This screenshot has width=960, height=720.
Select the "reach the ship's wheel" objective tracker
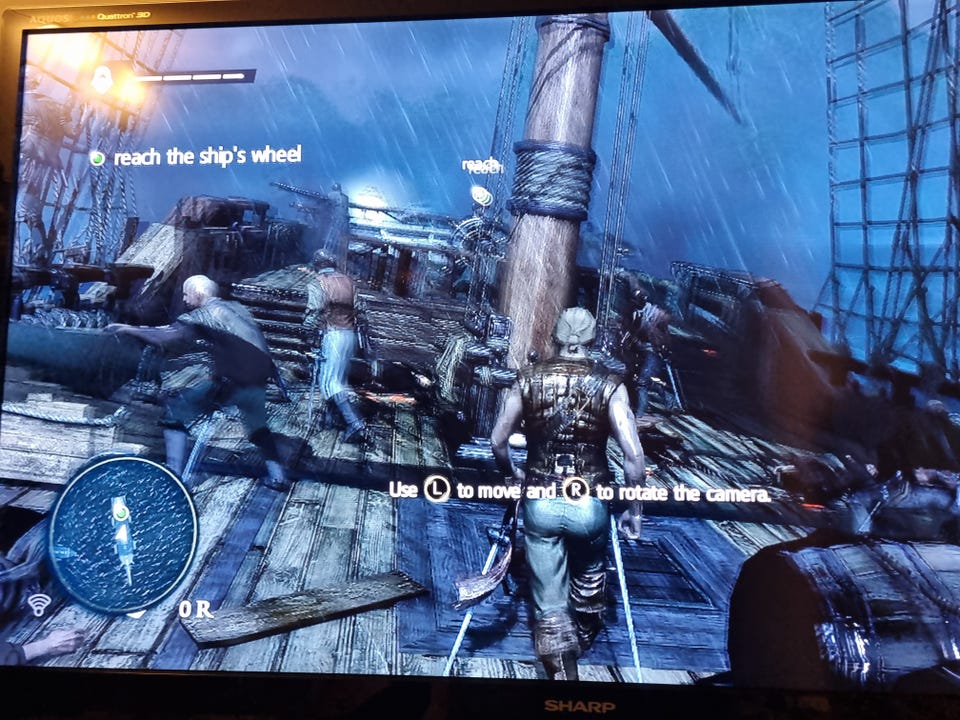click(x=196, y=156)
